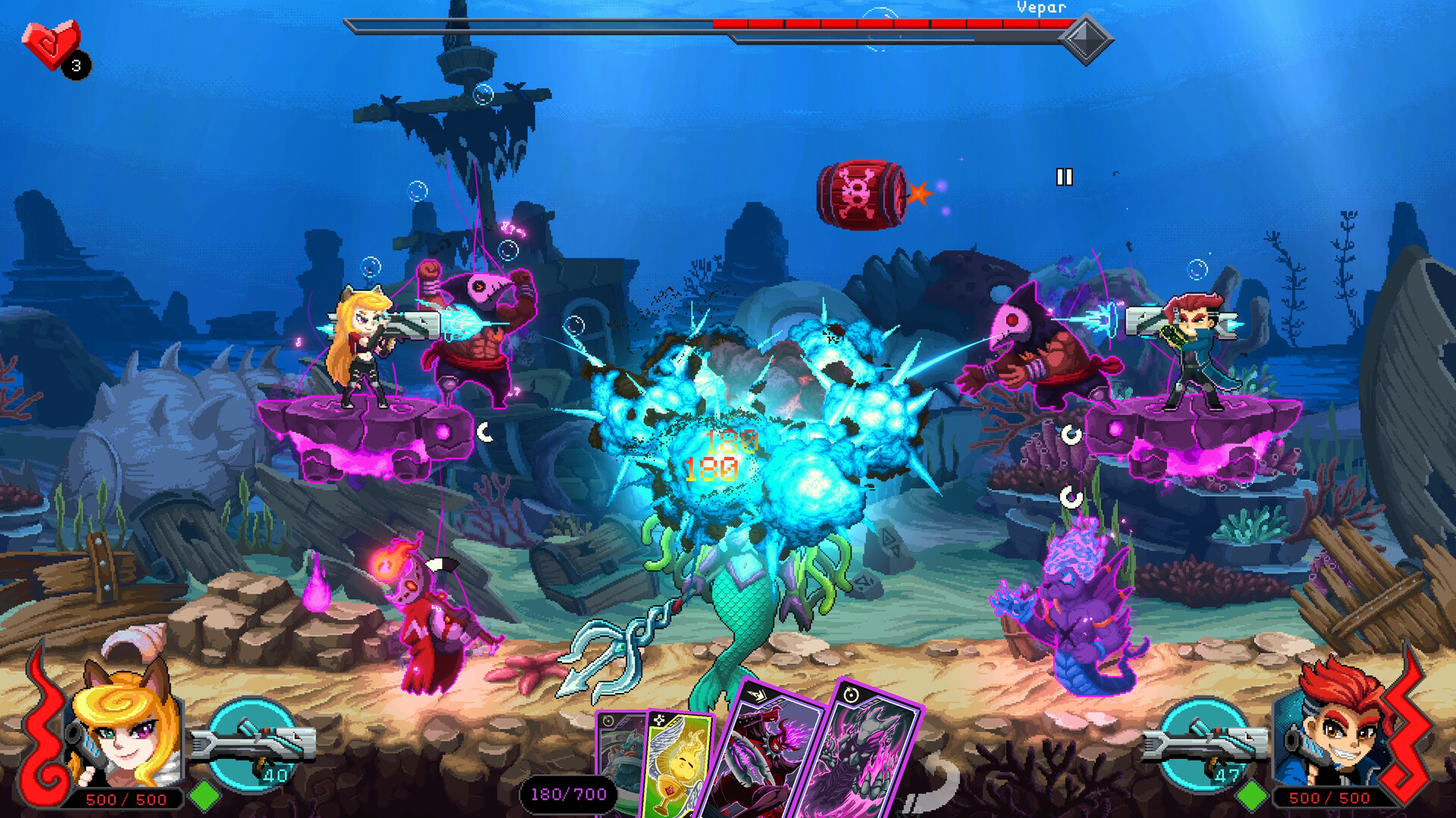Click the sparkle icon on the winged chalice card
1456x818 pixels.
coord(661,720)
